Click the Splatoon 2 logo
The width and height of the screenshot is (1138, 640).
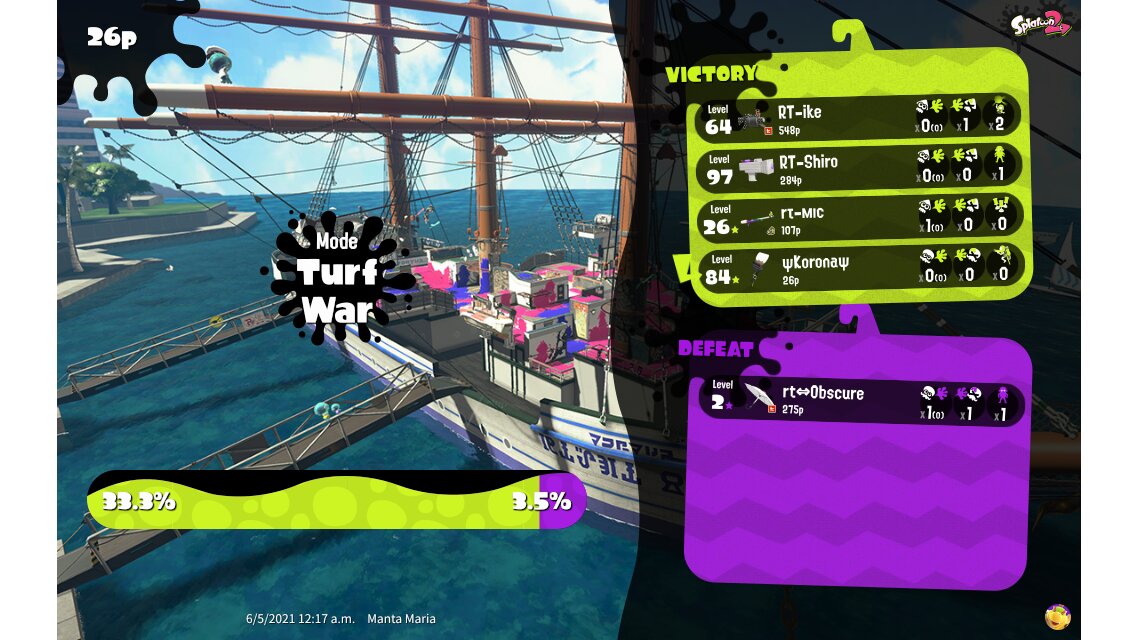[x=1040, y=24]
